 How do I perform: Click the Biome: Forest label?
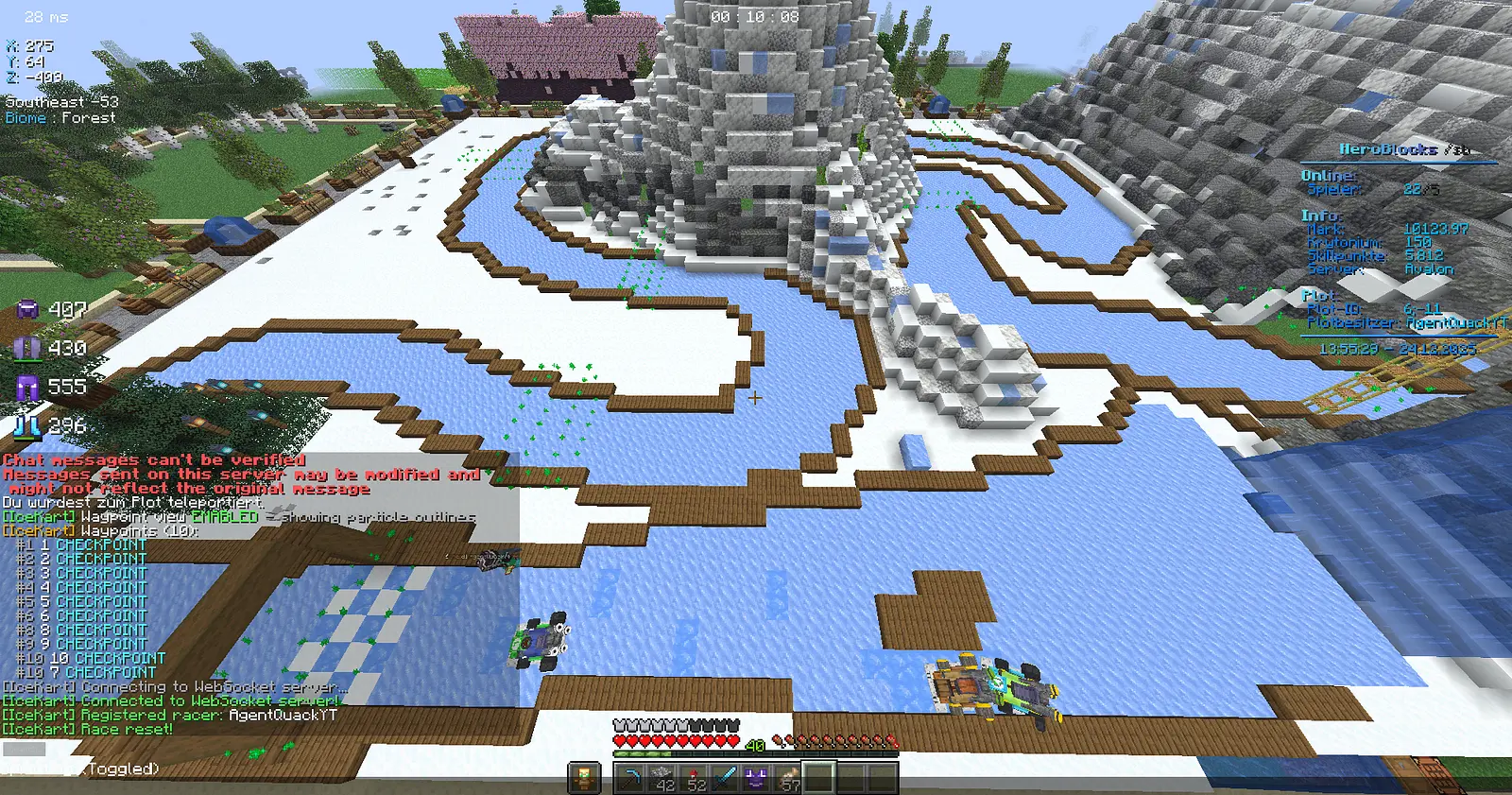[60, 117]
